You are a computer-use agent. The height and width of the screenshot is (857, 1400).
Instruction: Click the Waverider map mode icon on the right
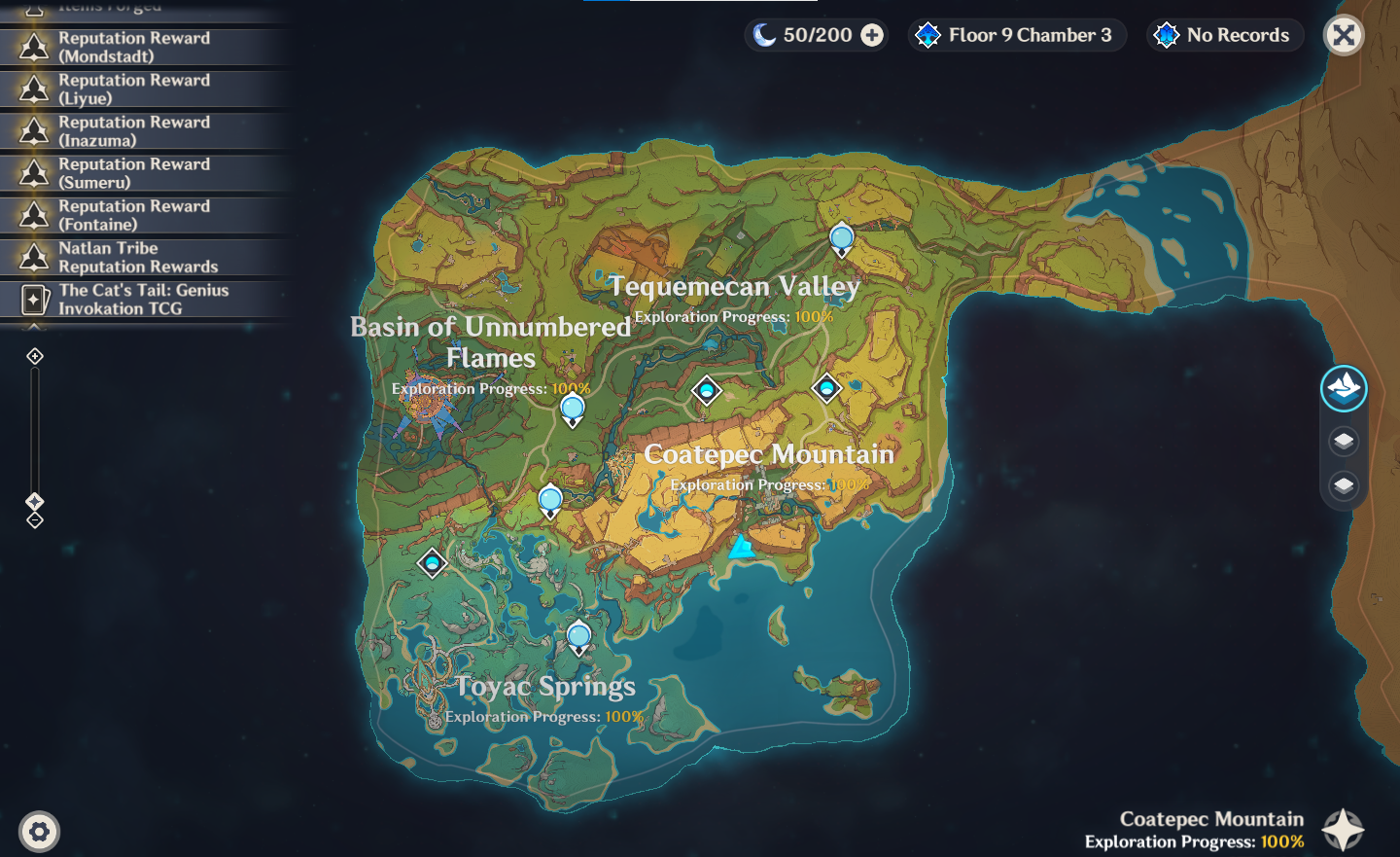tap(1343, 387)
